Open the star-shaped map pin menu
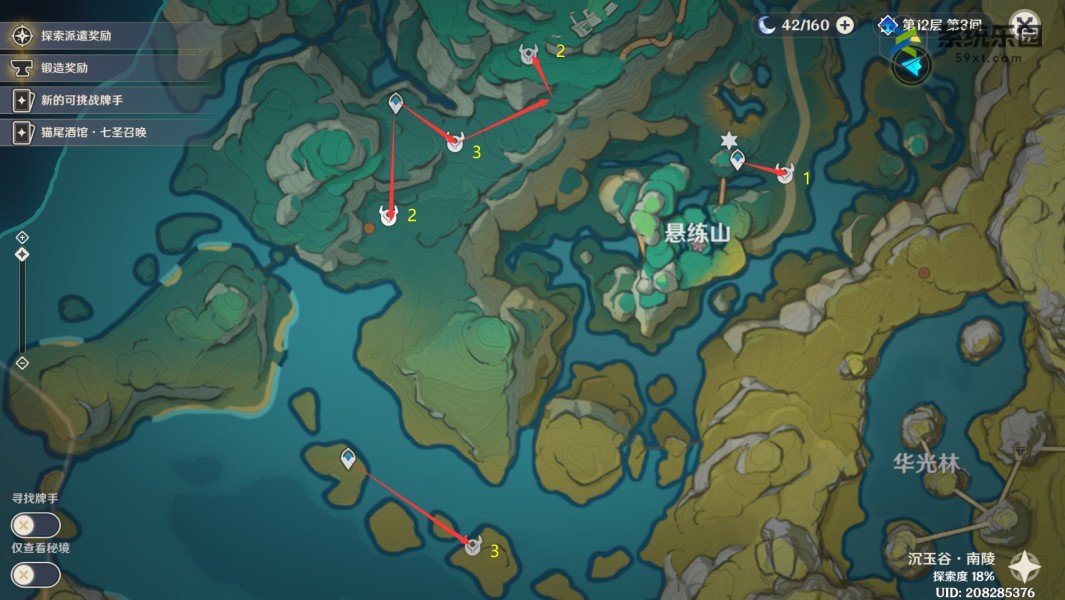 tap(1024, 567)
